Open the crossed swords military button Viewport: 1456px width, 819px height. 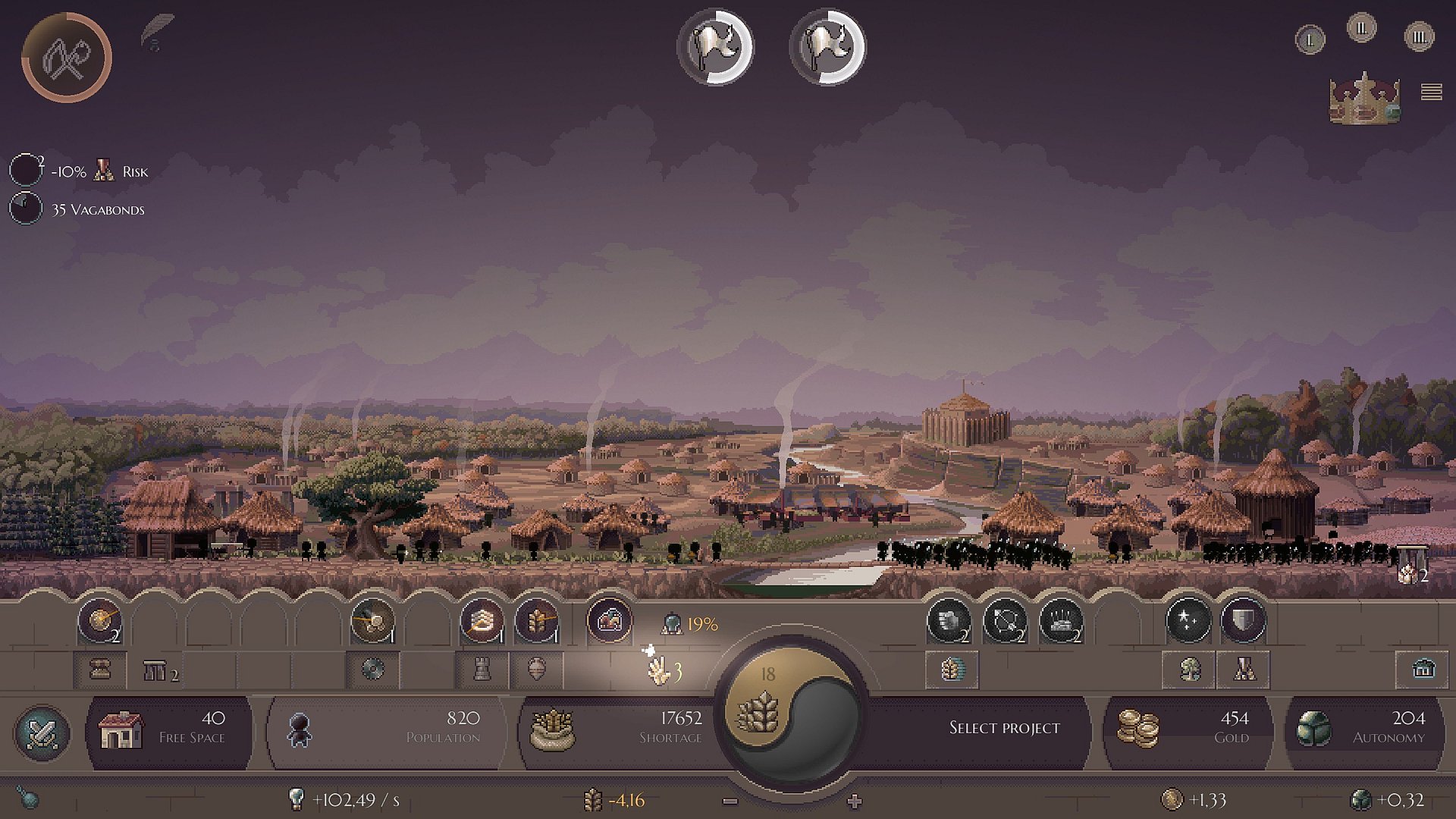42,733
